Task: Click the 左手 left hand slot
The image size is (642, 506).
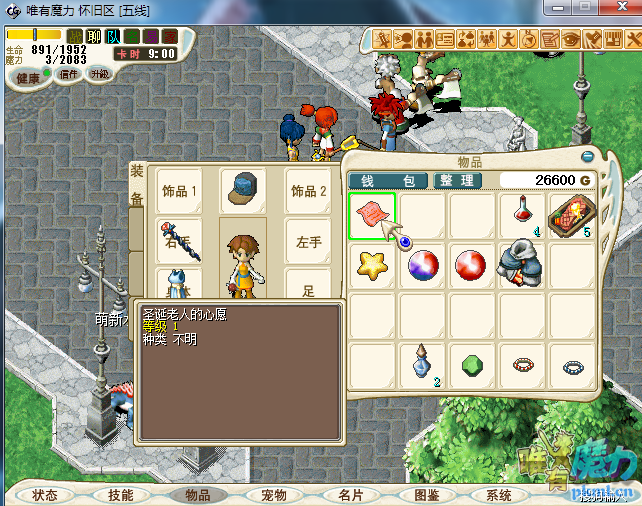Action: tap(310, 241)
